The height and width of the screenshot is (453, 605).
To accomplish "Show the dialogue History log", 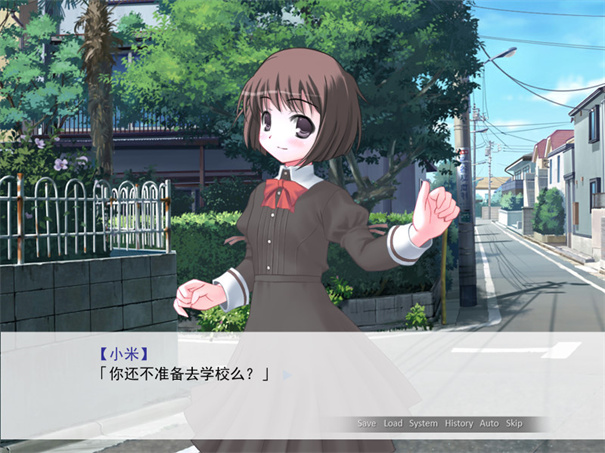I will click(x=458, y=423).
